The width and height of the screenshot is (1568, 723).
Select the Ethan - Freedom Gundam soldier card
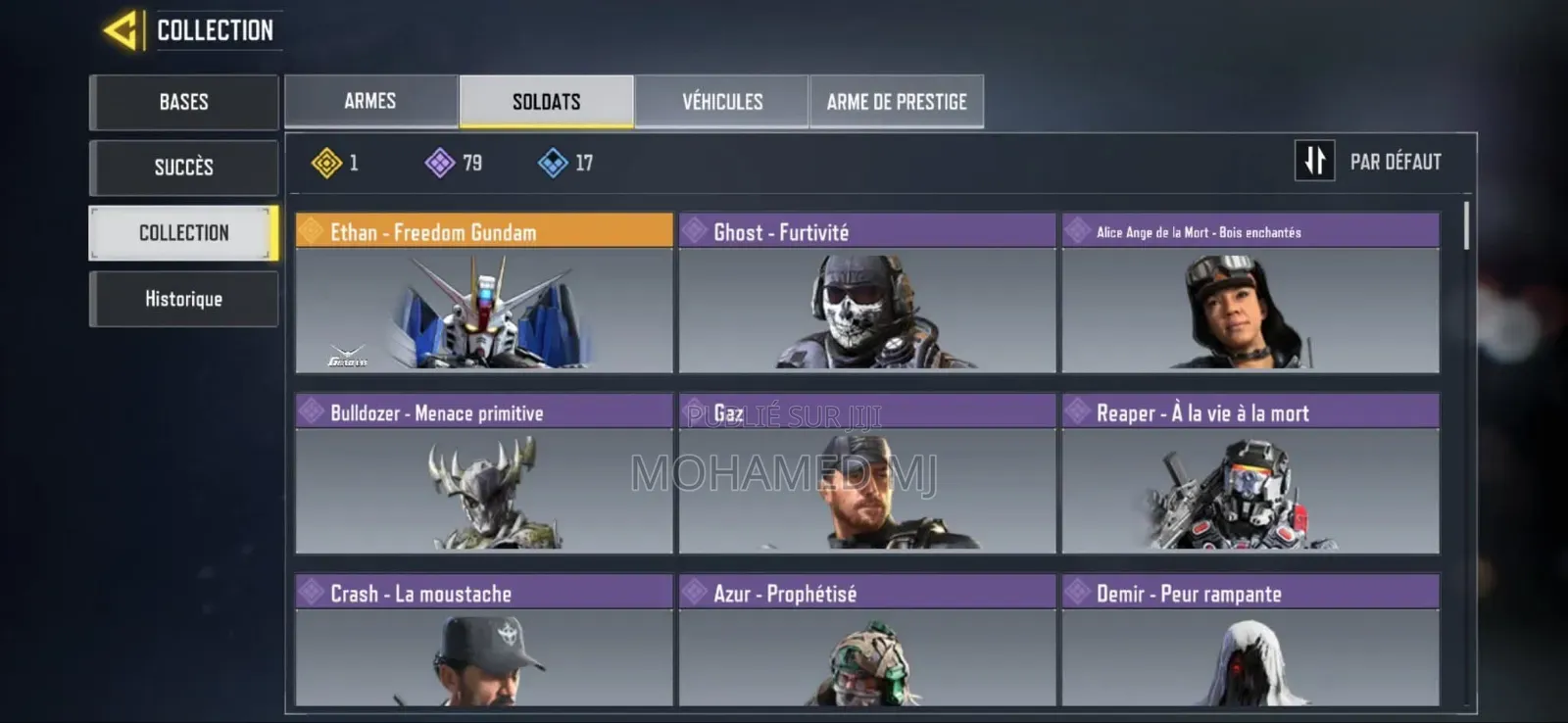[x=484, y=293]
